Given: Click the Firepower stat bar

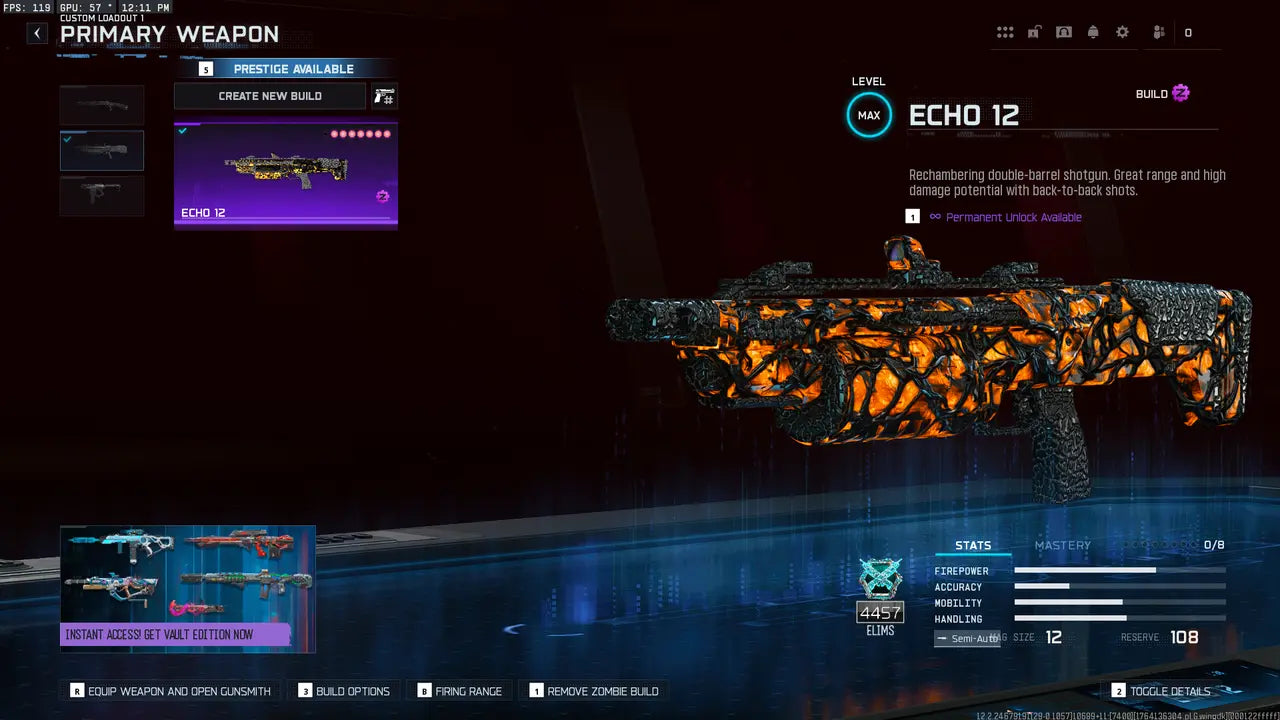Looking at the screenshot, I should (1120, 571).
